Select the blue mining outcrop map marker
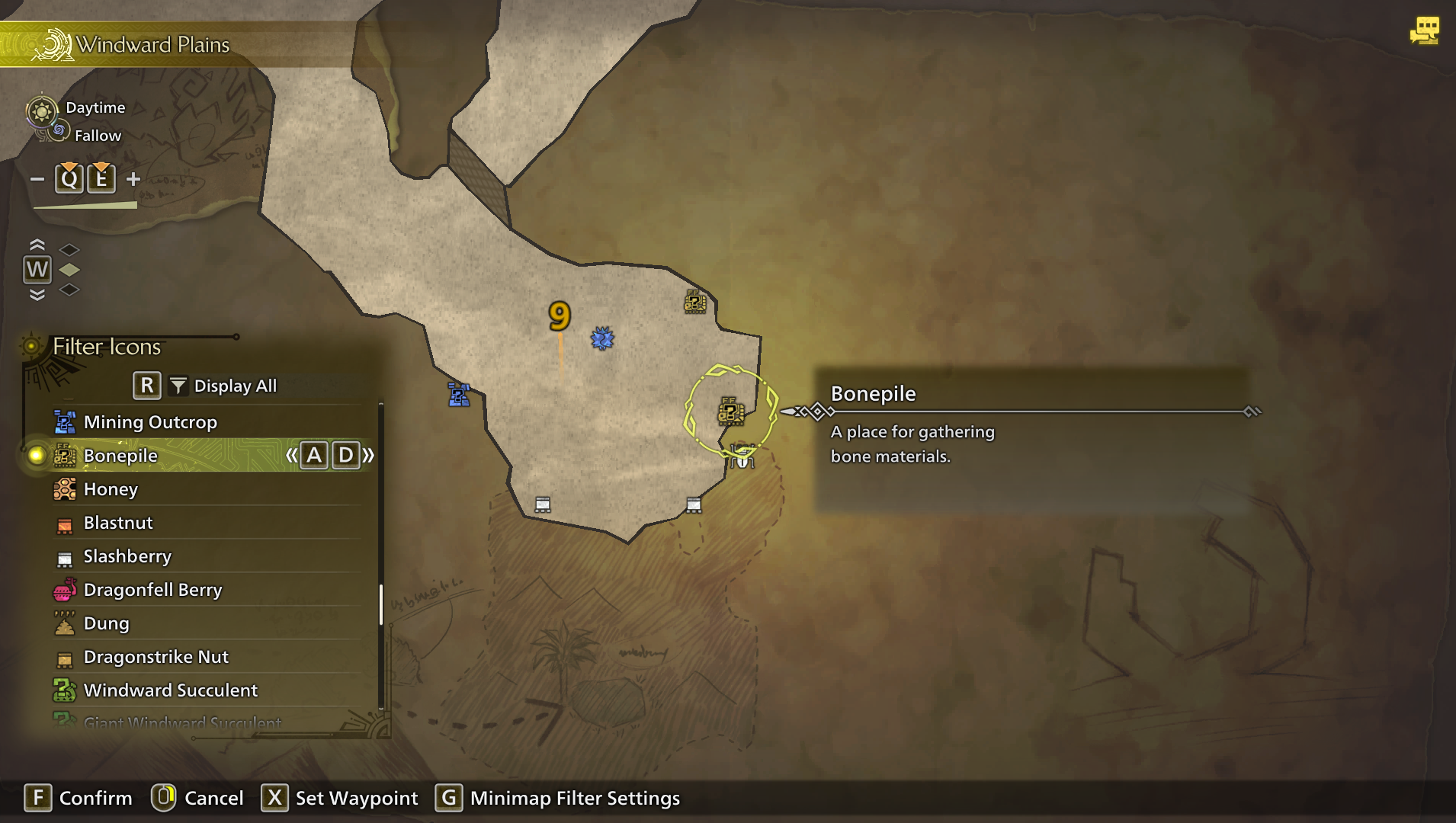The width and height of the screenshot is (1456, 823). pyautogui.click(x=458, y=395)
